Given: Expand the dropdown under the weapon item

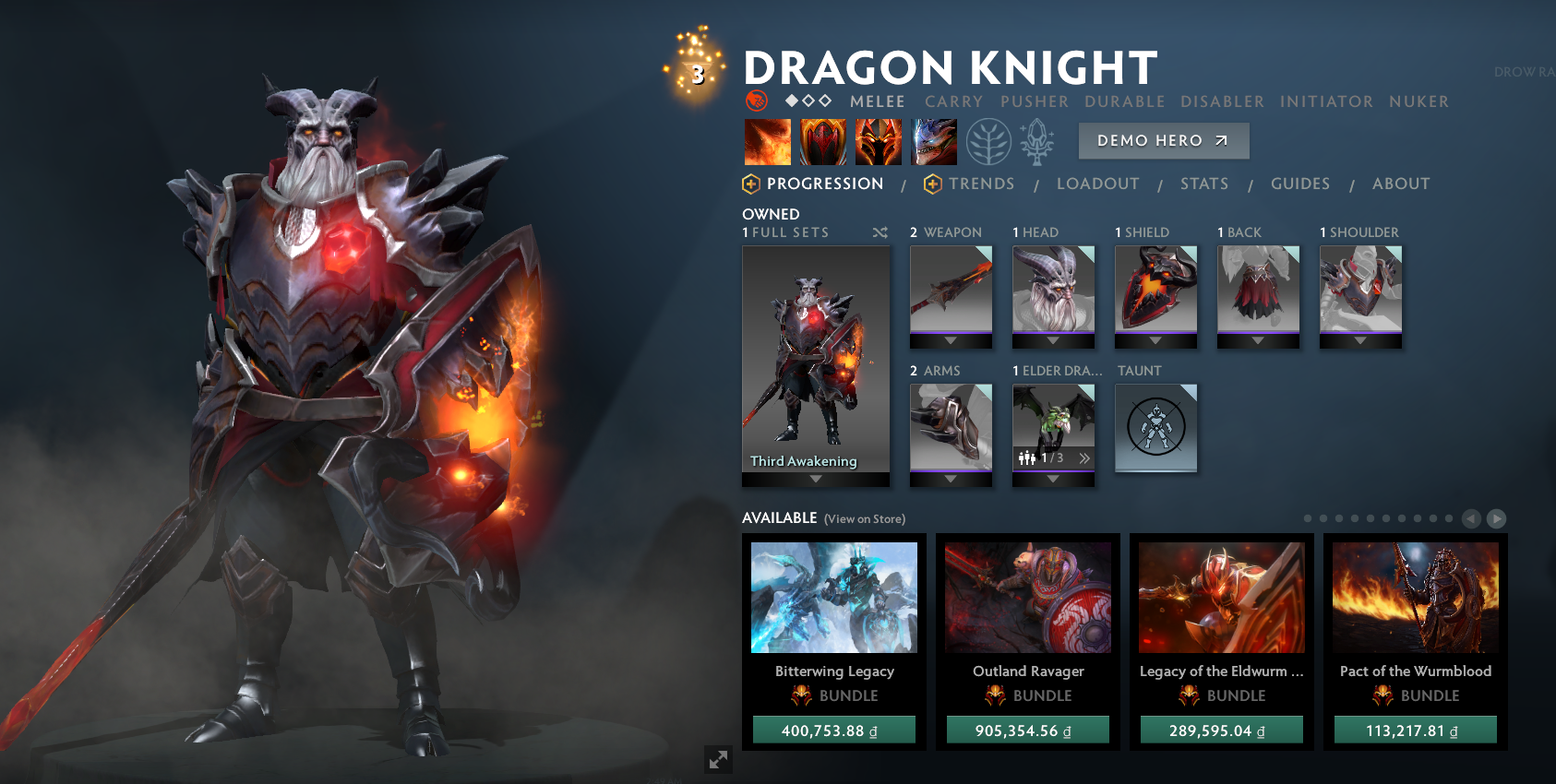Looking at the screenshot, I should (x=951, y=340).
